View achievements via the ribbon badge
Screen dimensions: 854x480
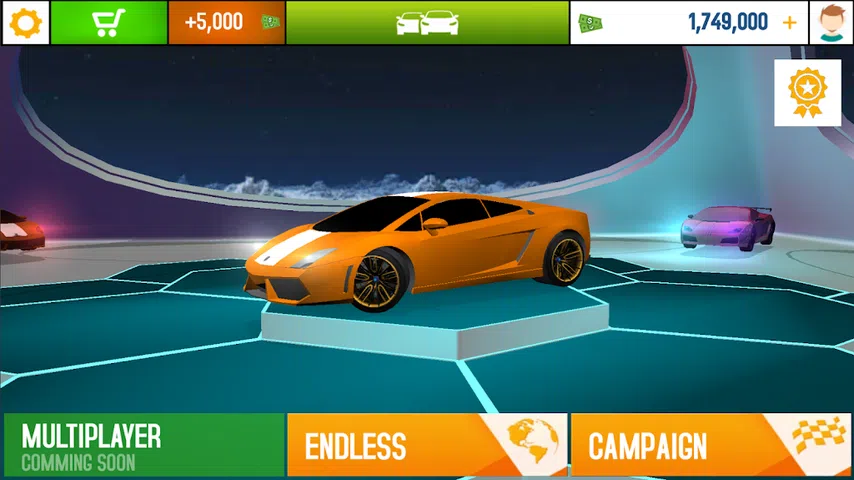pos(807,92)
